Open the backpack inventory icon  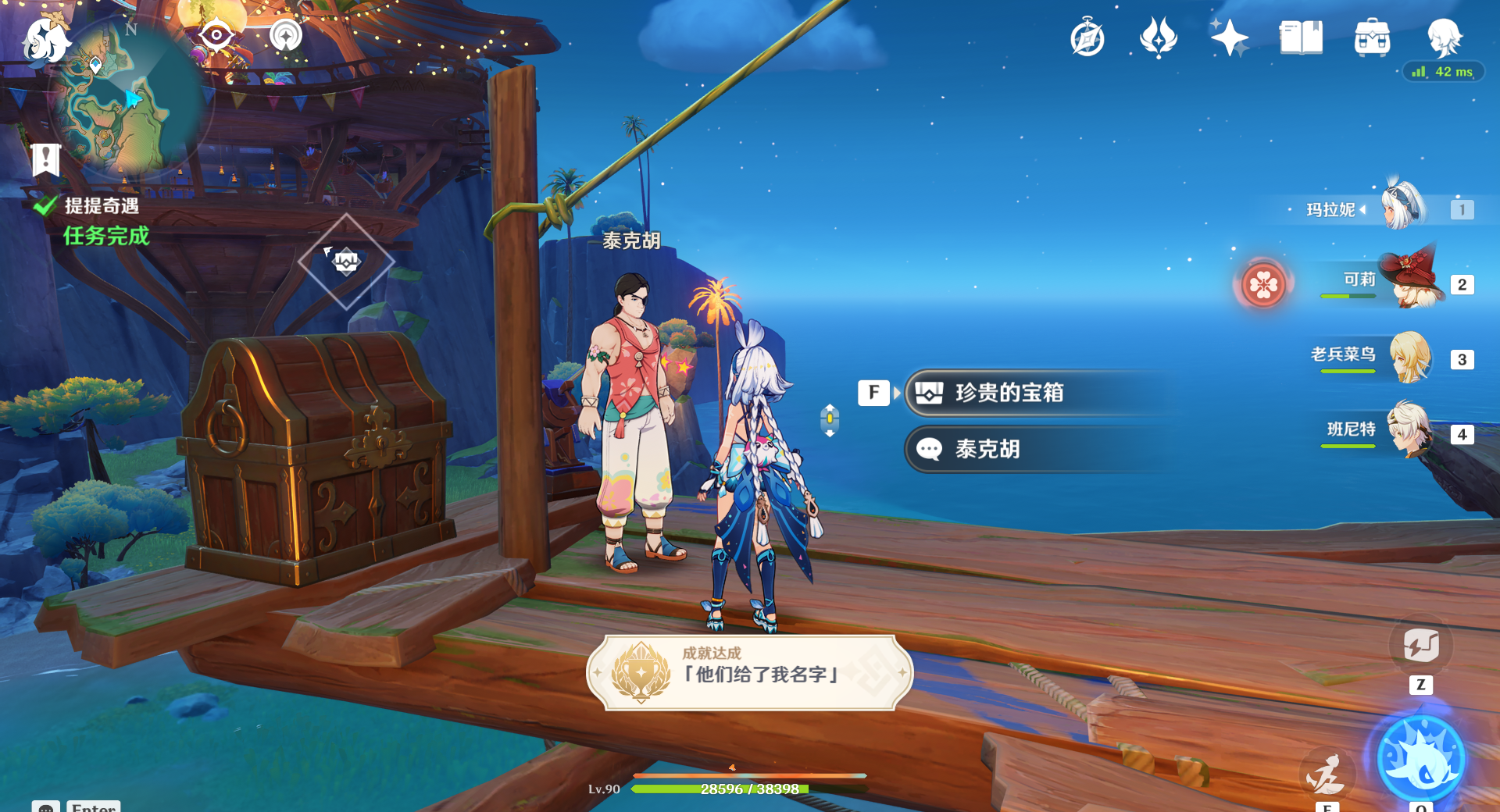(x=1372, y=37)
